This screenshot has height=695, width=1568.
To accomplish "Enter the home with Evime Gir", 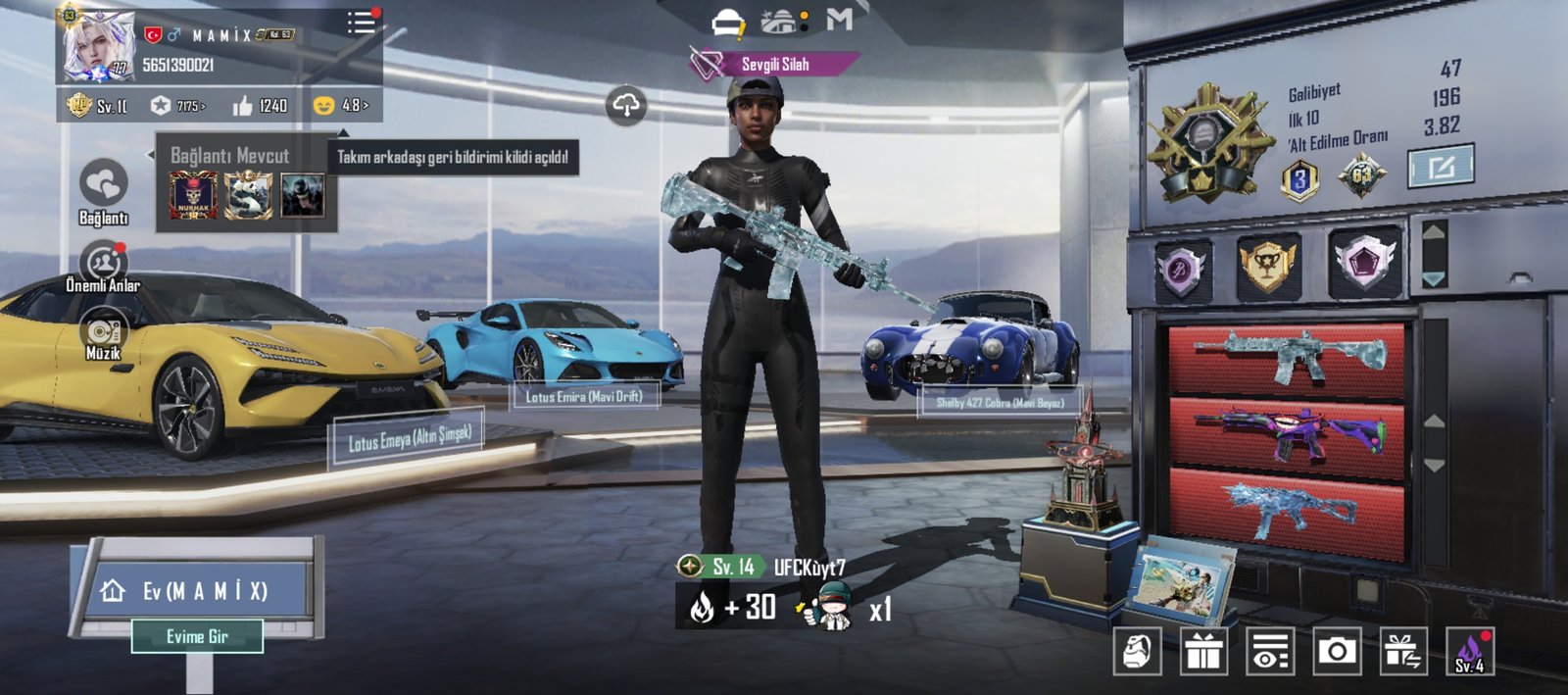I will (197, 636).
